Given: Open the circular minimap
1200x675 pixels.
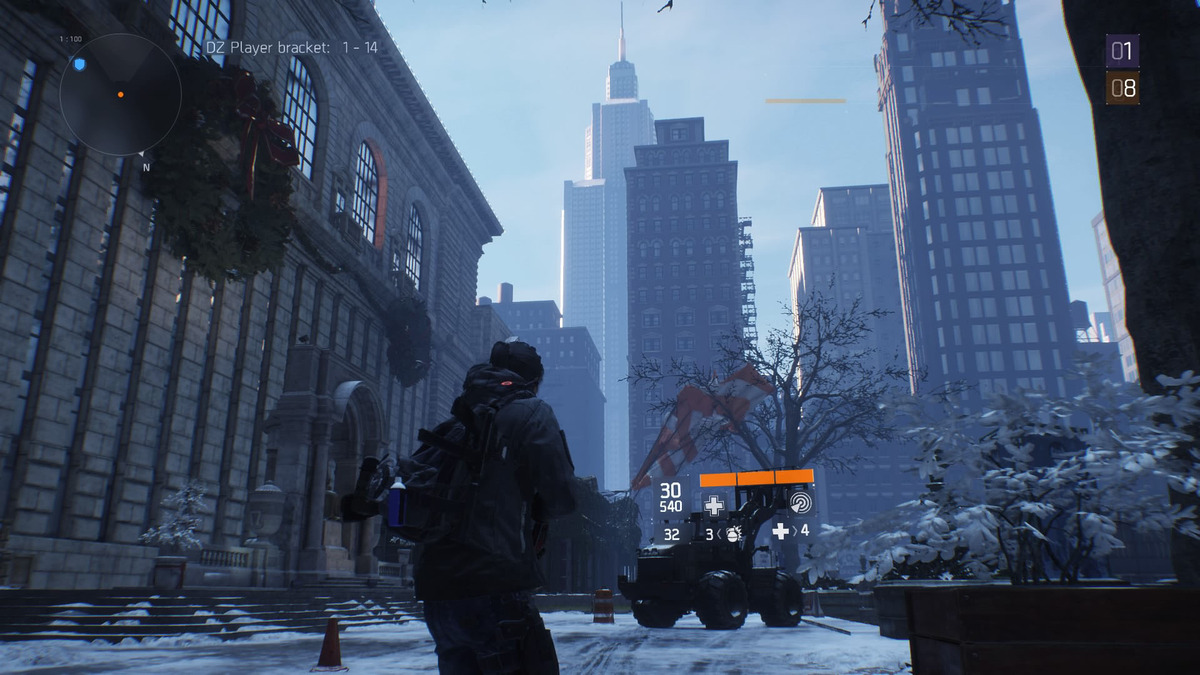Looking at the screenshot, I should tap(119, 94).
